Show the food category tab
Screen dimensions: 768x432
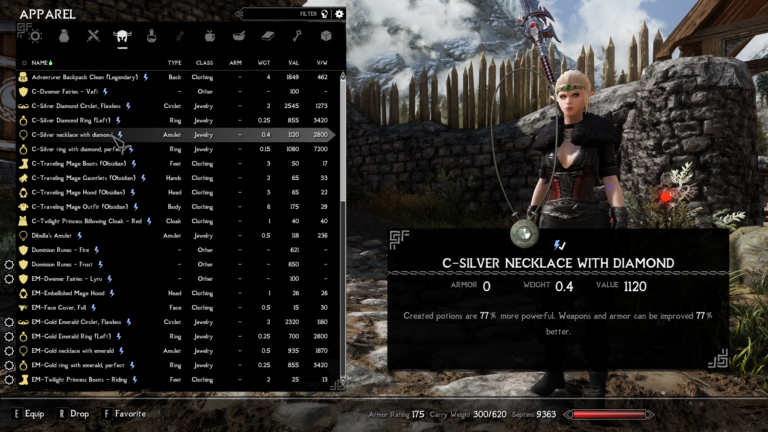[210, 36]
